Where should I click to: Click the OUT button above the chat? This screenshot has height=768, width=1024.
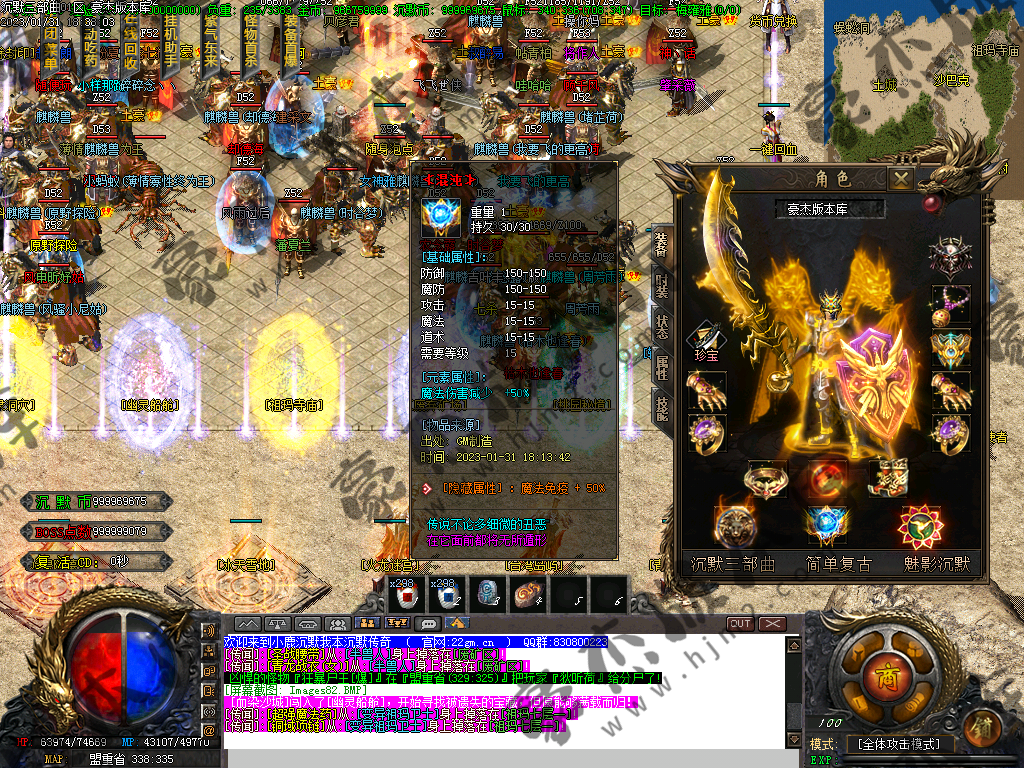pyautogui.click(x=740, y=623)
